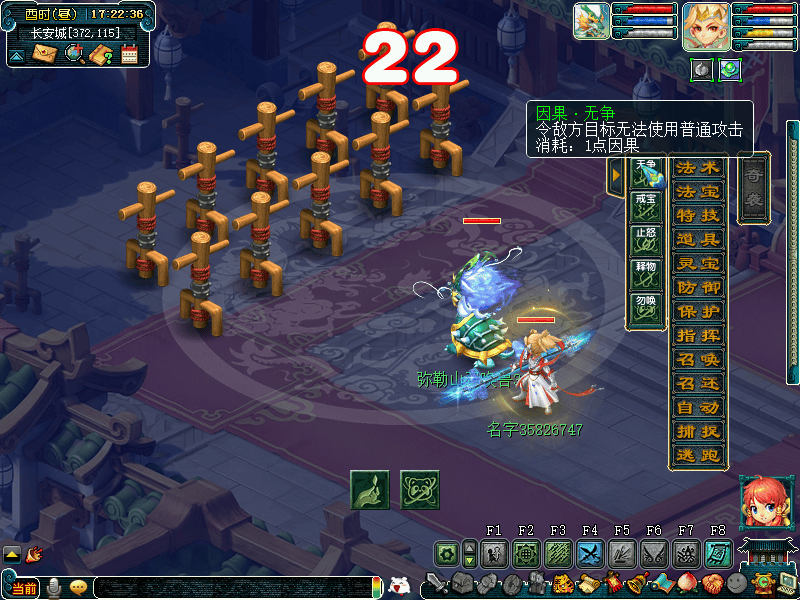Choose the 法术 (spell) battle command
Screen dimensions: 800x600
click(x=698, y=167)
